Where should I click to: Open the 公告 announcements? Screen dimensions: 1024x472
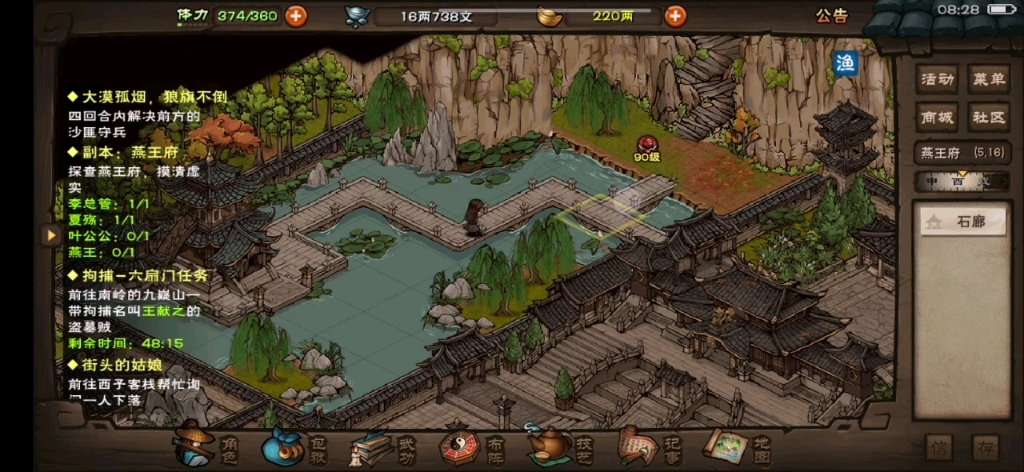(831, 15)
